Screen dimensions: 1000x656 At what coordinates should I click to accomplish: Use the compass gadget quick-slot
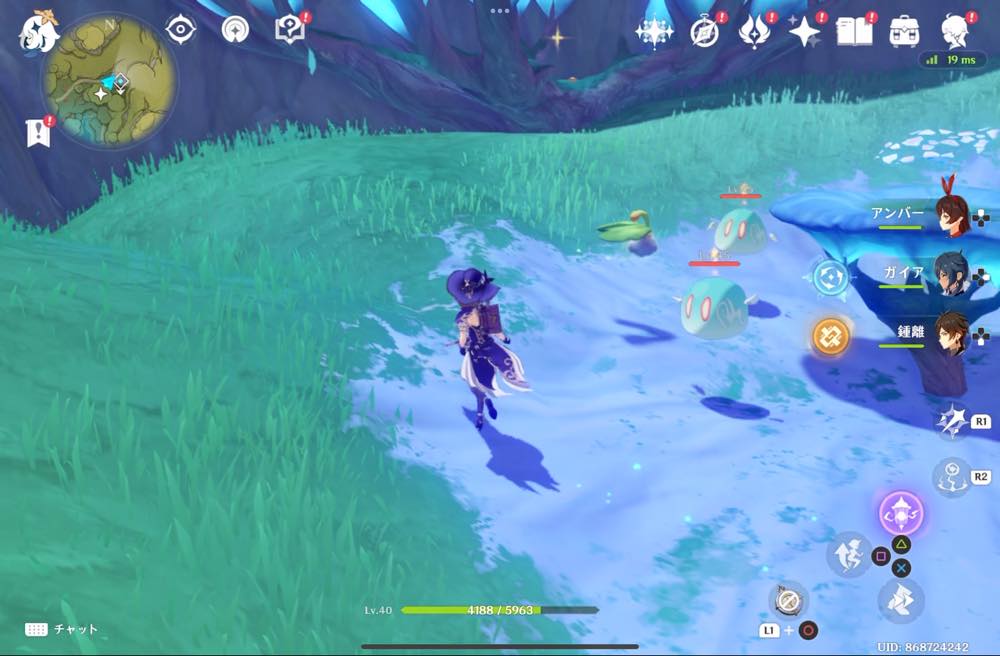[788, 600]
